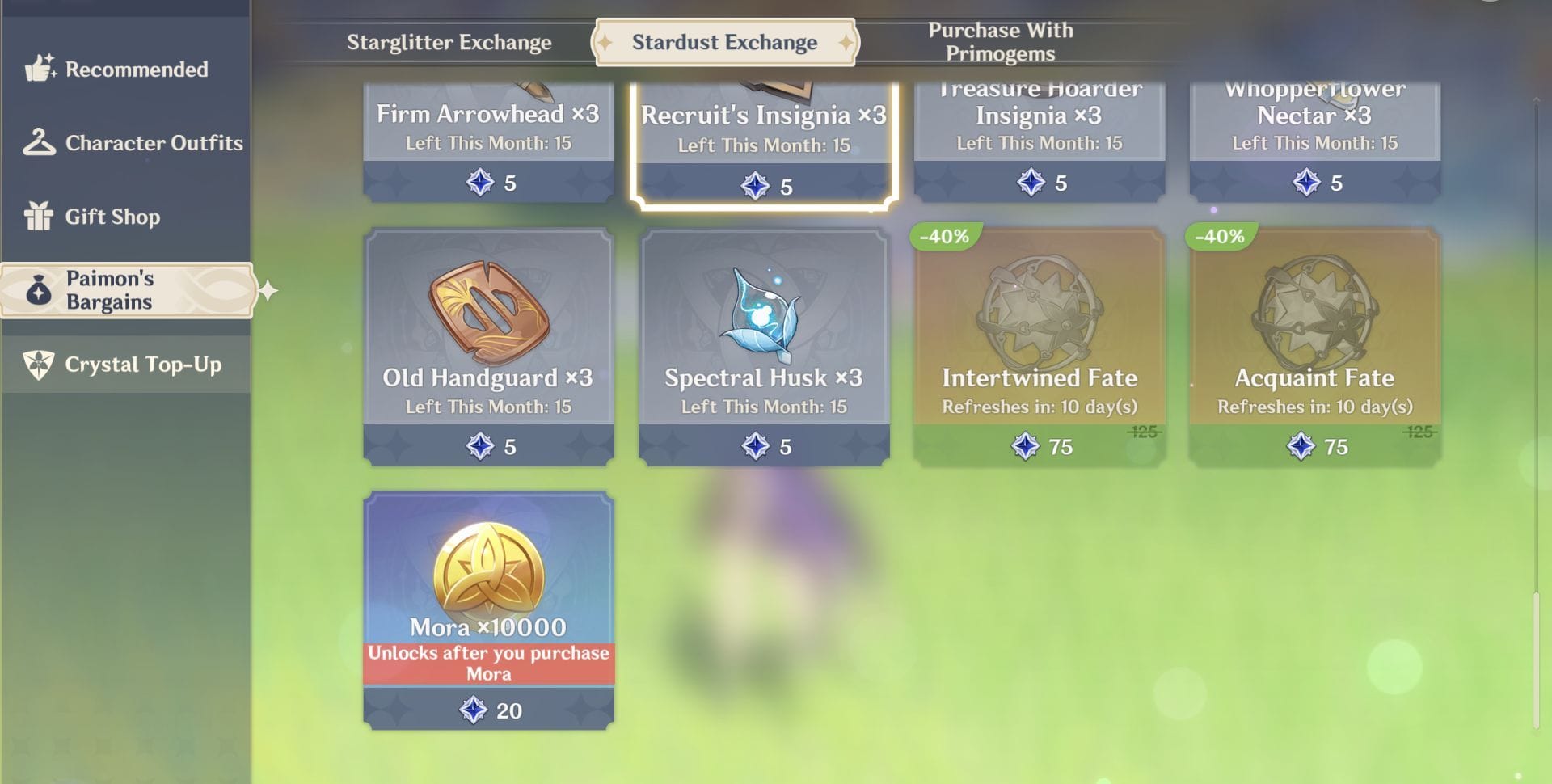The image size is (1552, 784).
Task: Open the Purchase With Primogems tab
Action: coord(1000,40)
